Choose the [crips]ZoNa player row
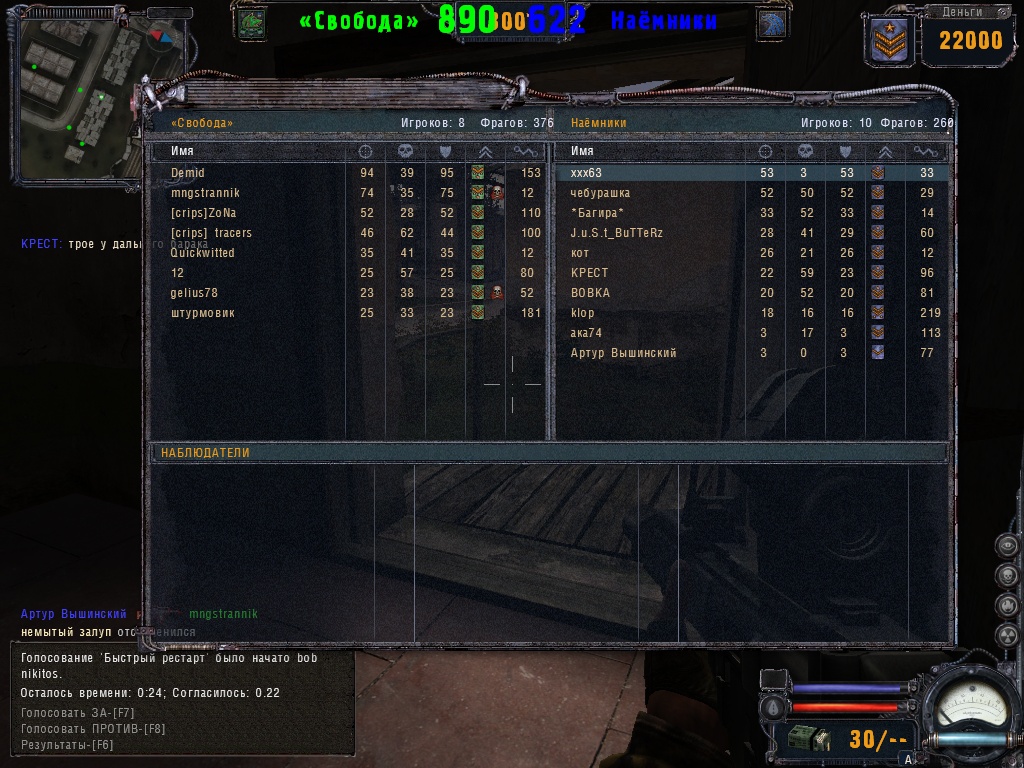Image resolution: width=1024 pixels, height=768 pixels. [x=203, y=213]
